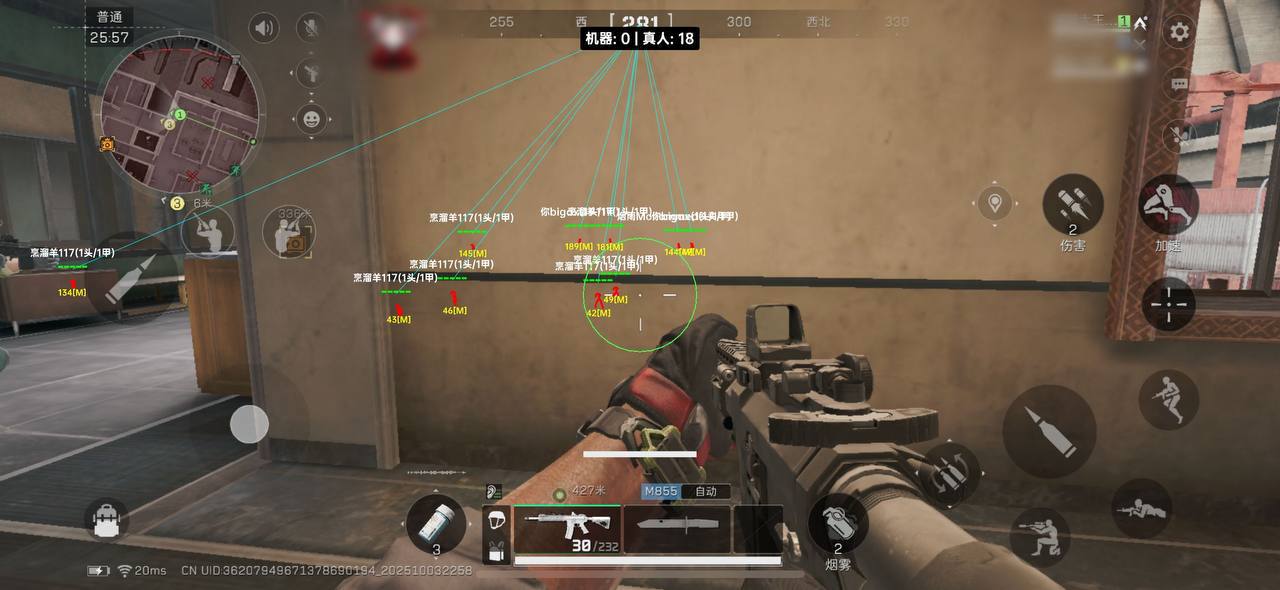1280x590 pixels.
Task: Open the settings gear icon
Action: pyautogui.click(x=1180, y=31)
